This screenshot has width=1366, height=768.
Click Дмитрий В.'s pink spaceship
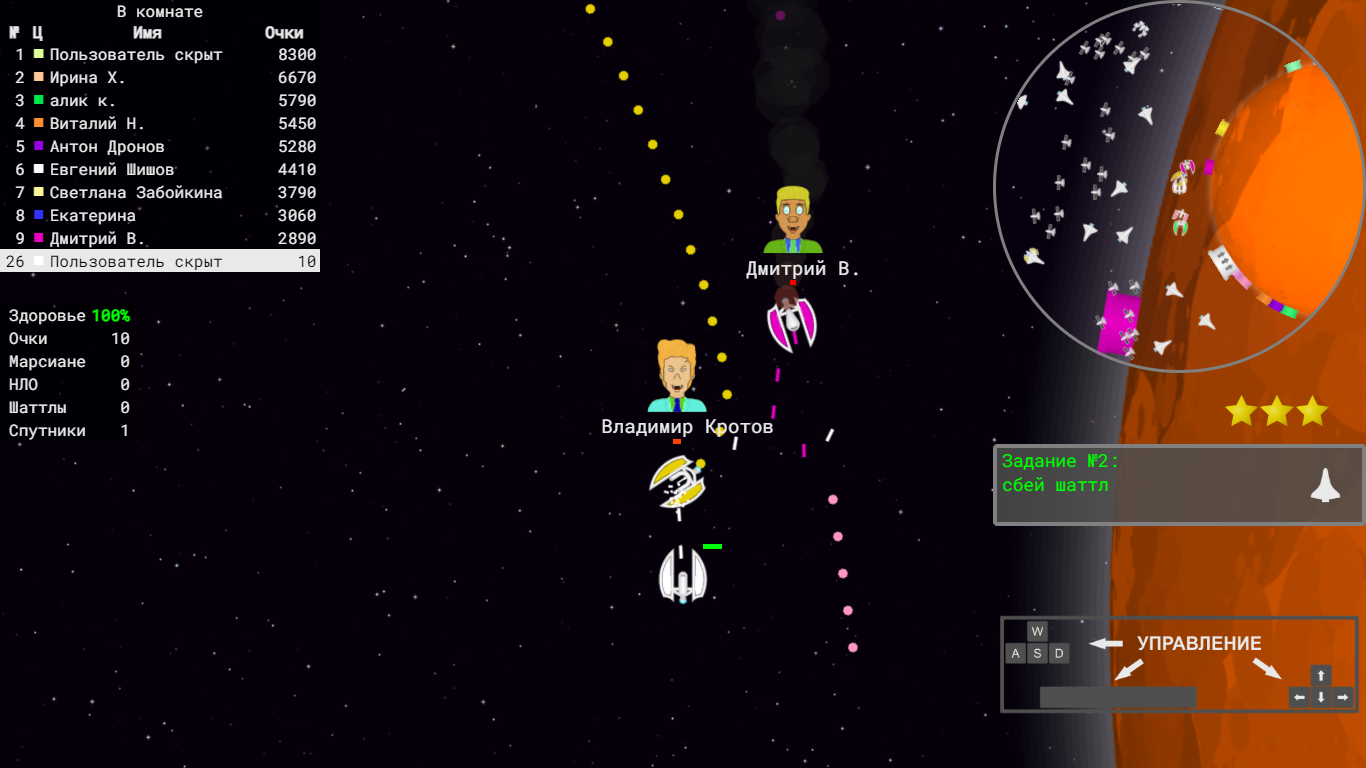coord(792,322)
